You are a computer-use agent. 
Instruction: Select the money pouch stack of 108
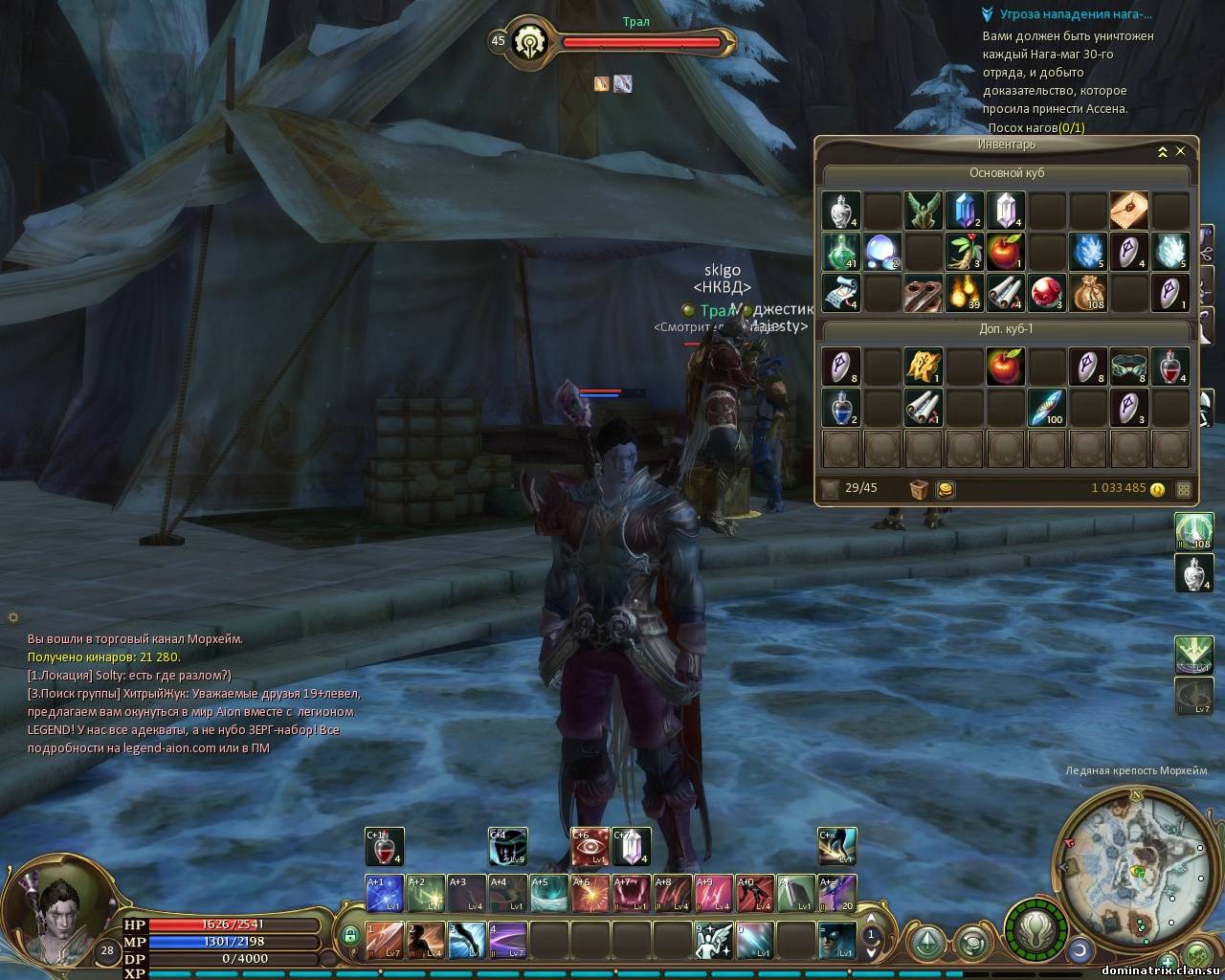click(1087, 293)
